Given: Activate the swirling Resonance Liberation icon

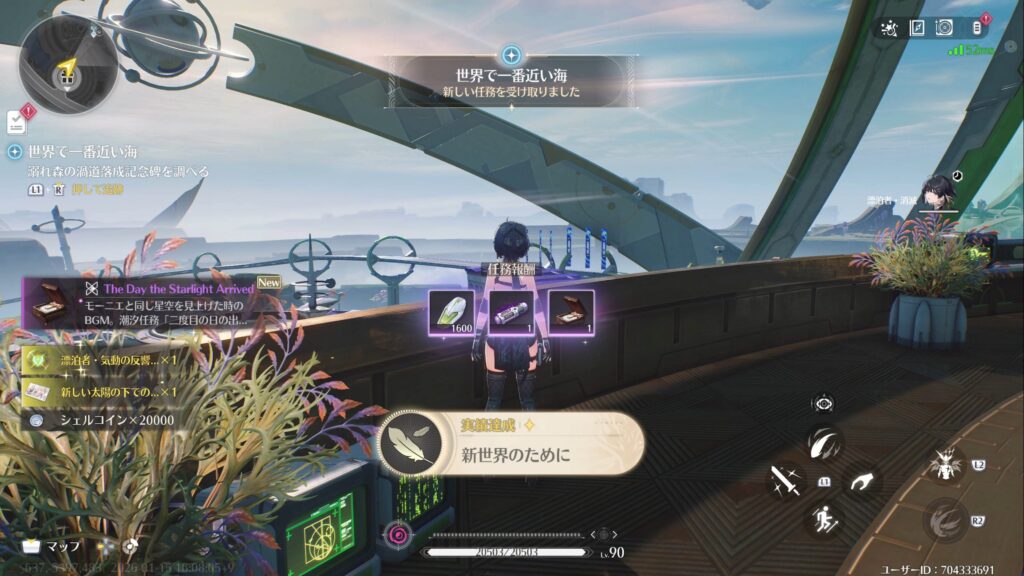Looking at the screenshot, I should [944, 519].
